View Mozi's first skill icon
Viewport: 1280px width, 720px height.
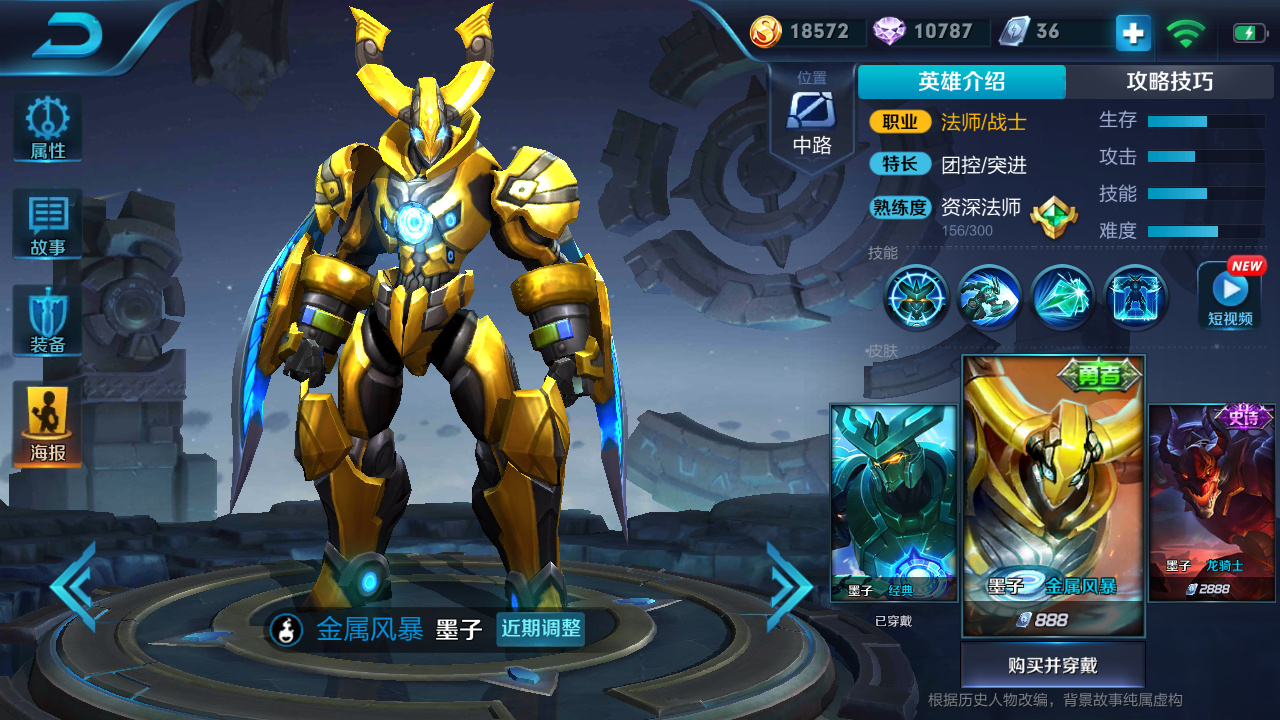click(916, 297)
